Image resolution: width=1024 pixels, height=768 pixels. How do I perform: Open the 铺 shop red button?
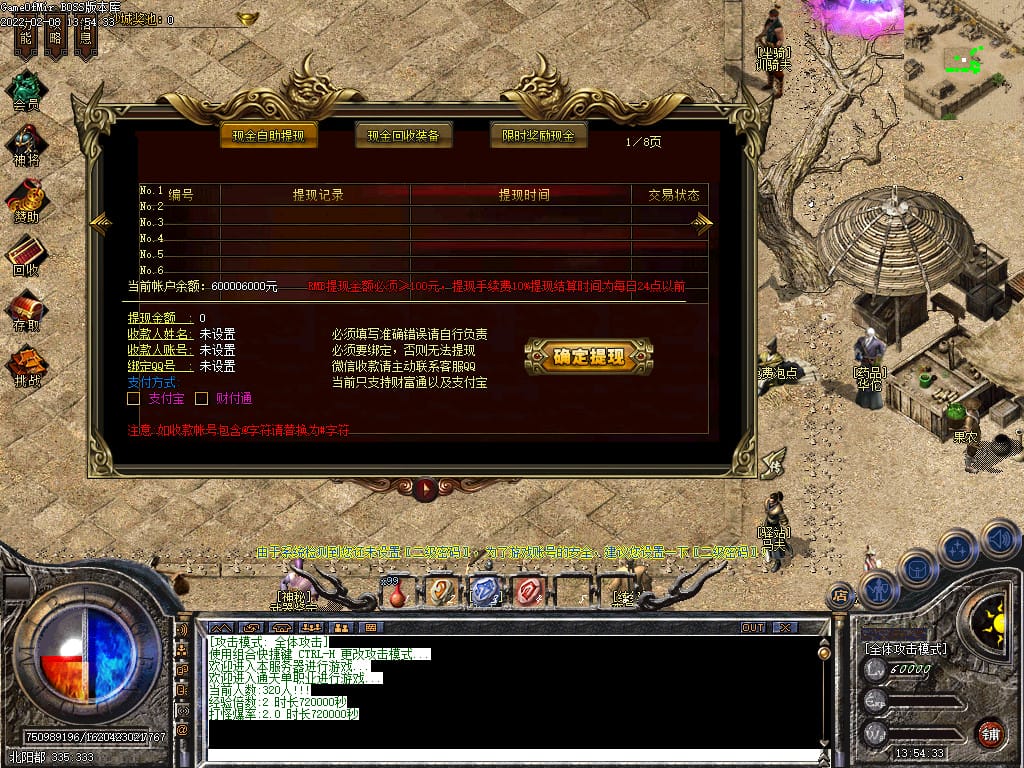tap(991, 733)
